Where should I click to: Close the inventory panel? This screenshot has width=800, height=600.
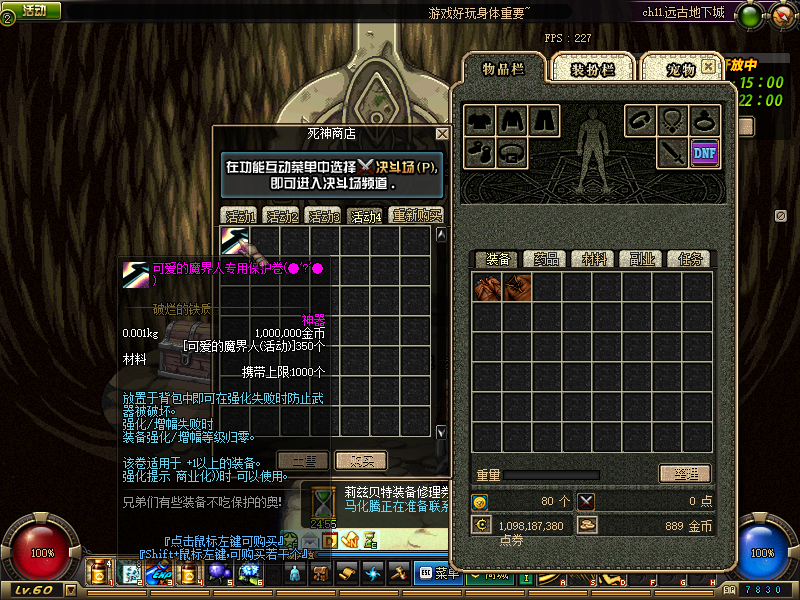[708, 66]
